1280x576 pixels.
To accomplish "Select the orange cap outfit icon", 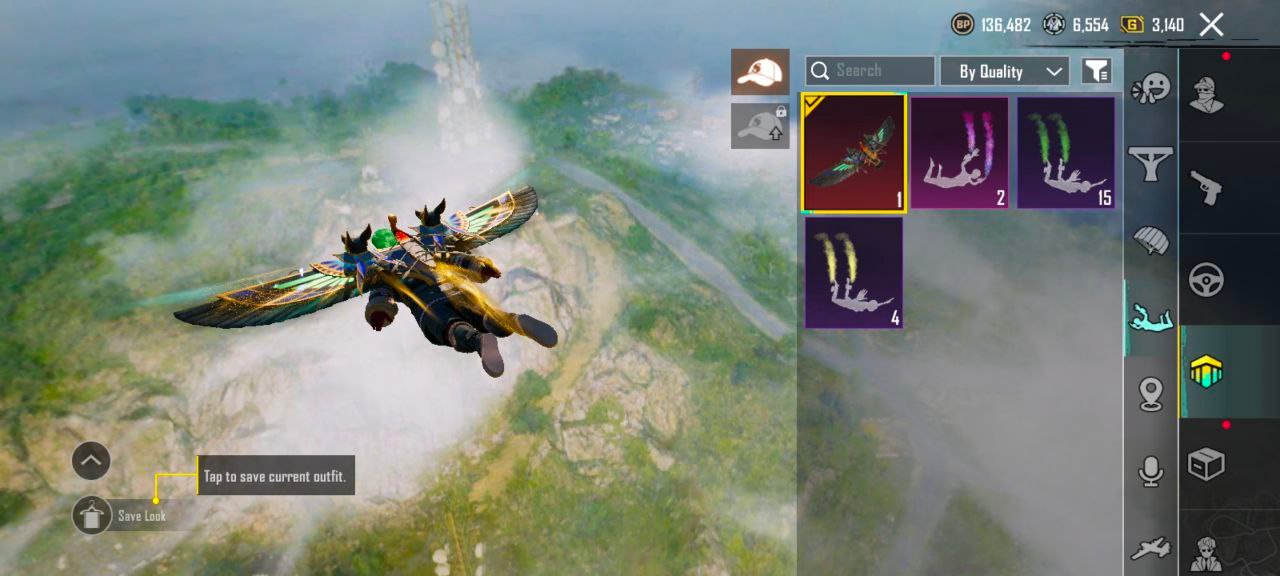I will coord(760,72).
